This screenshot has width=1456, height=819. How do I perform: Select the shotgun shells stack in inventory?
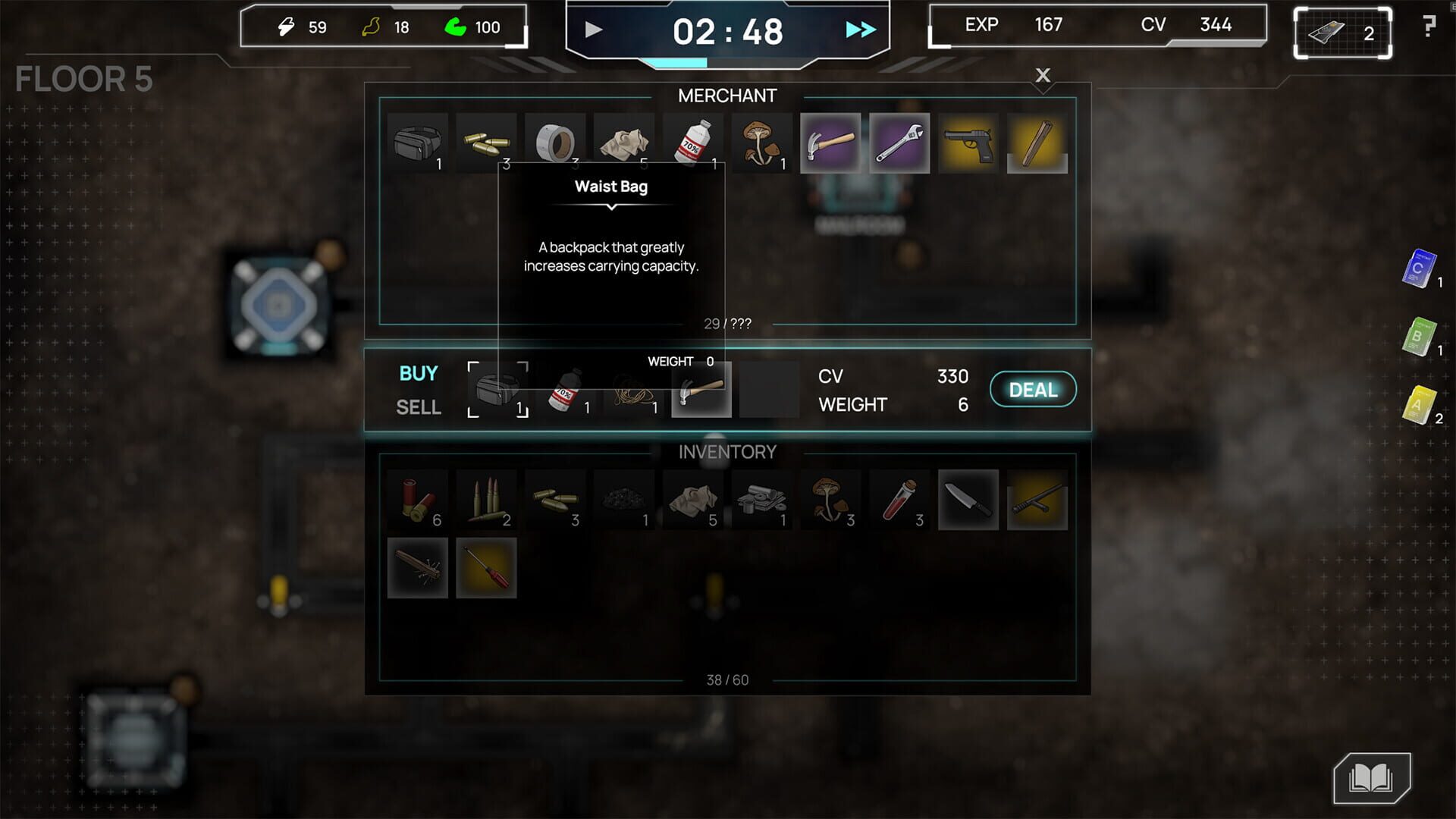[x=418, y=499]
